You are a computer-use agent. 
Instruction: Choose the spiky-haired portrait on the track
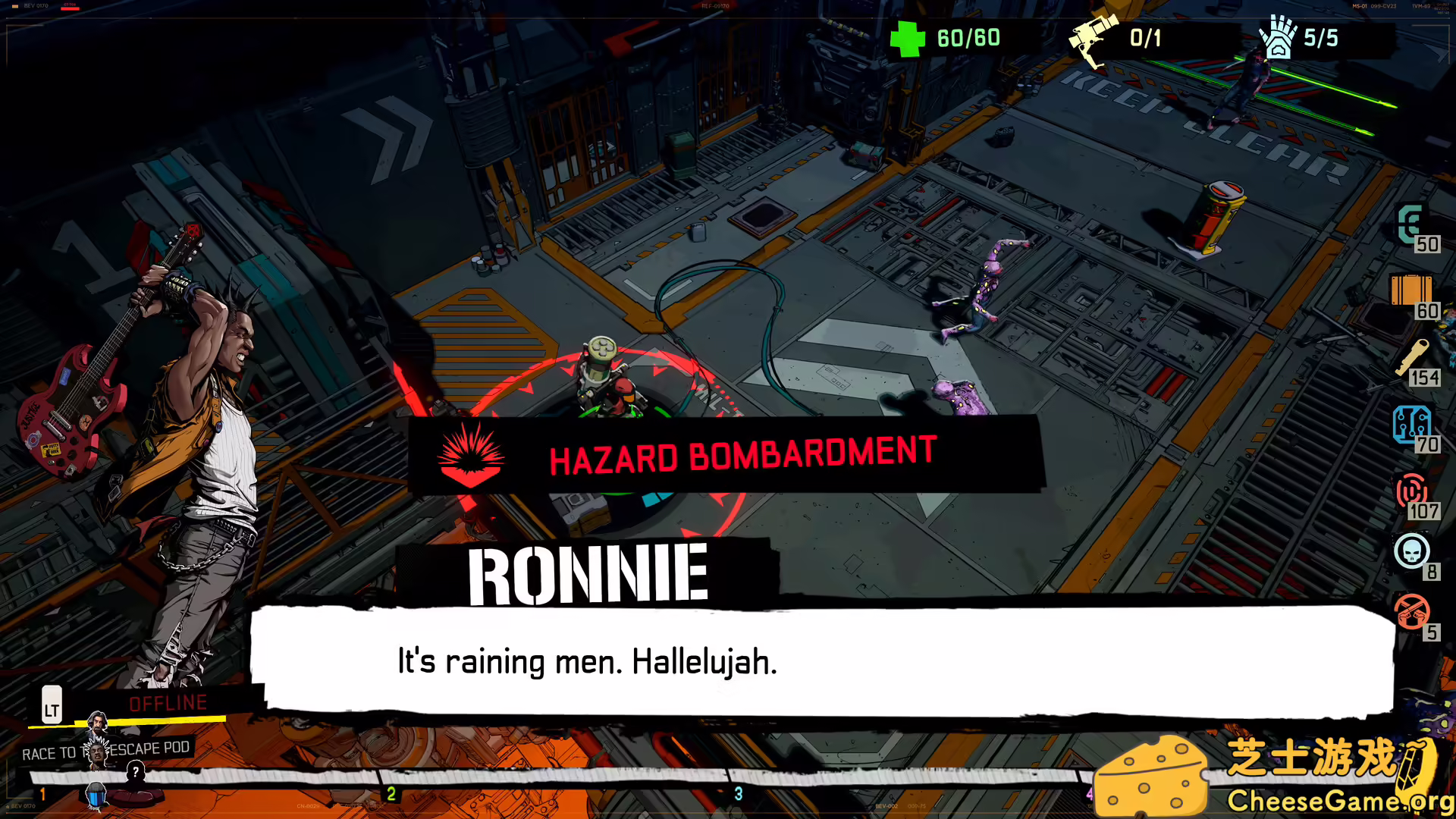point(96,751)
